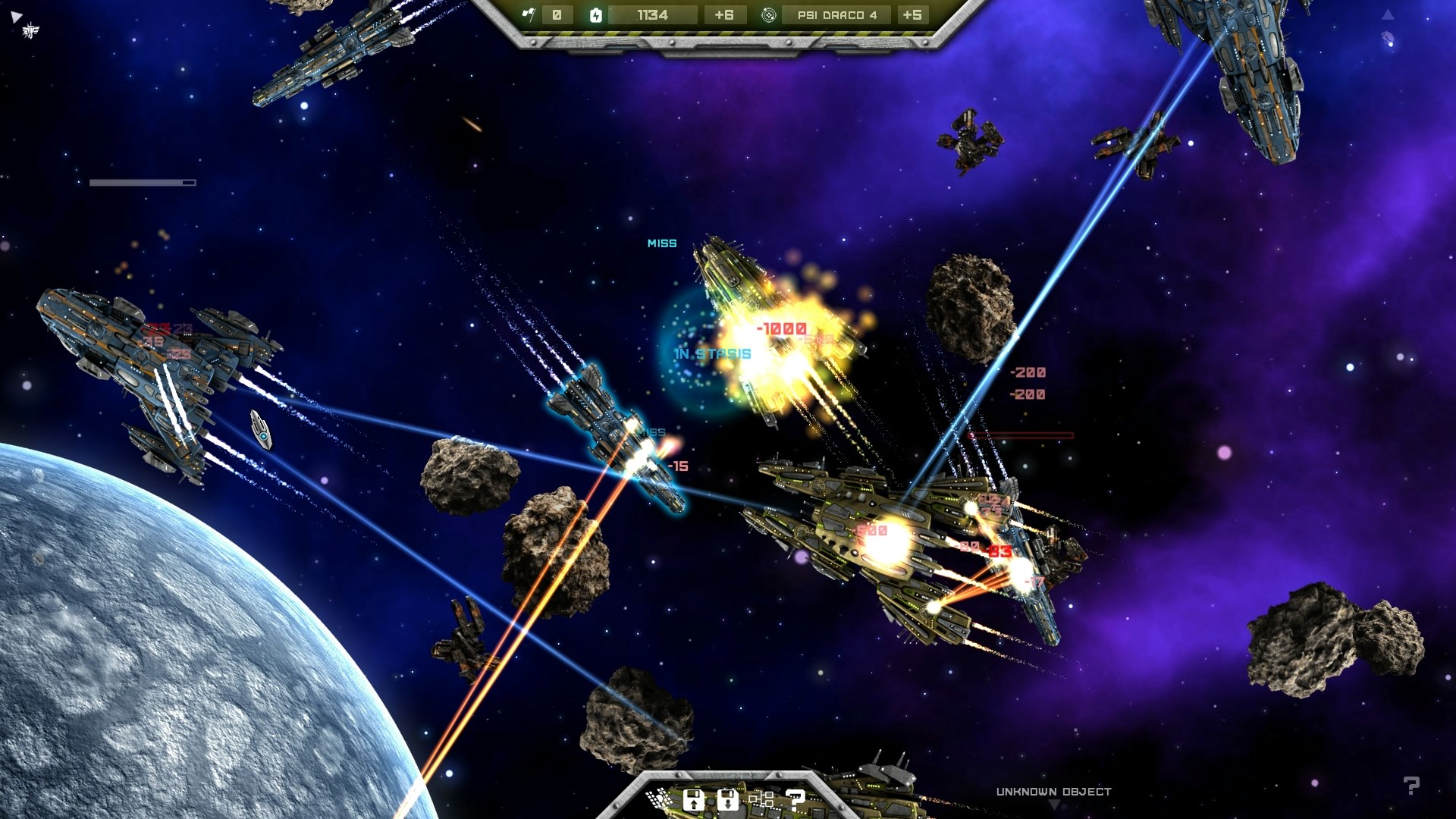
Task: Click the sector targeting icon beside PSI DRACO 4
Action: [x=768, y=16]
